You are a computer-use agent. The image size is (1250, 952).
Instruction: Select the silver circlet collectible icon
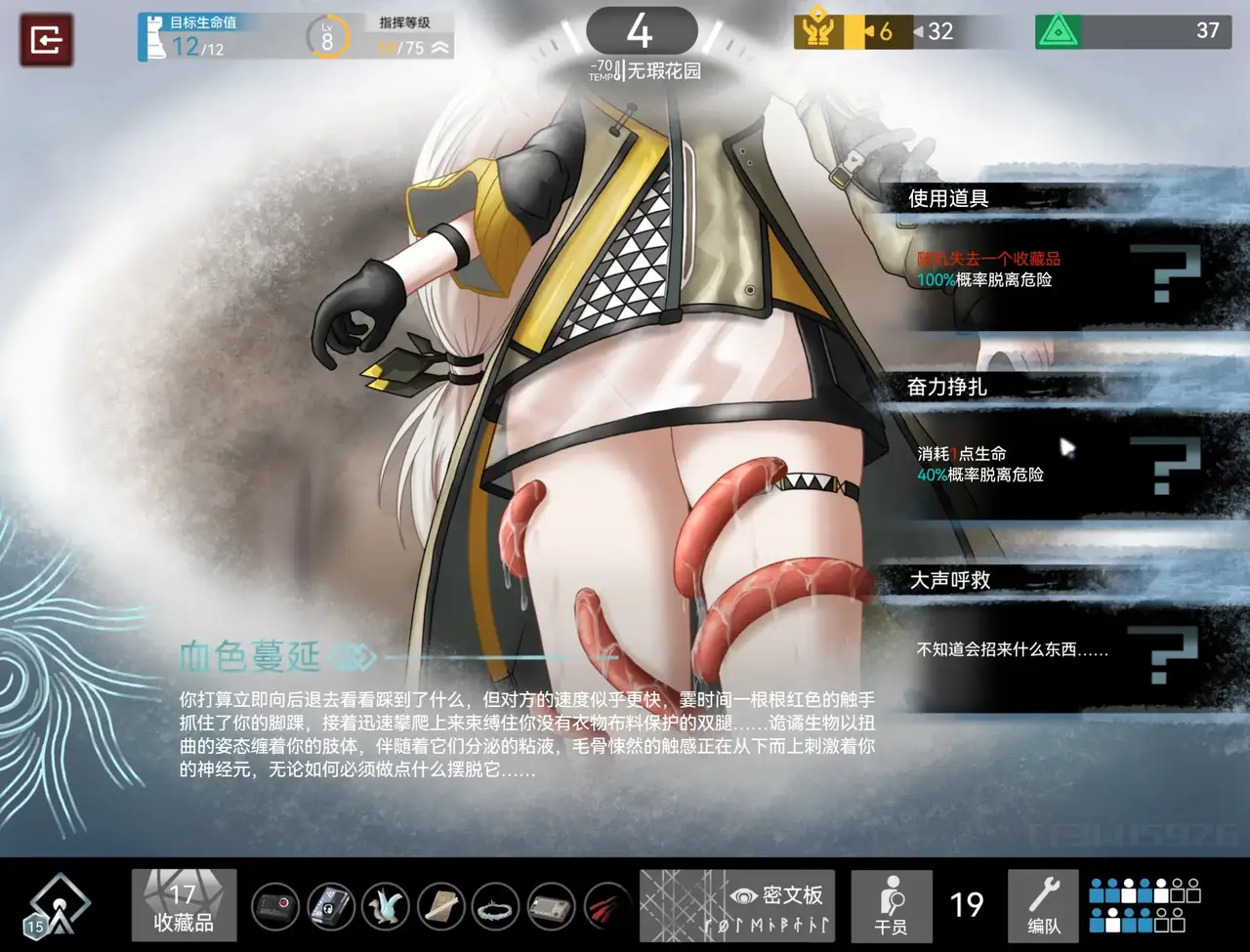pyautogui.click(x=497, y=906)
